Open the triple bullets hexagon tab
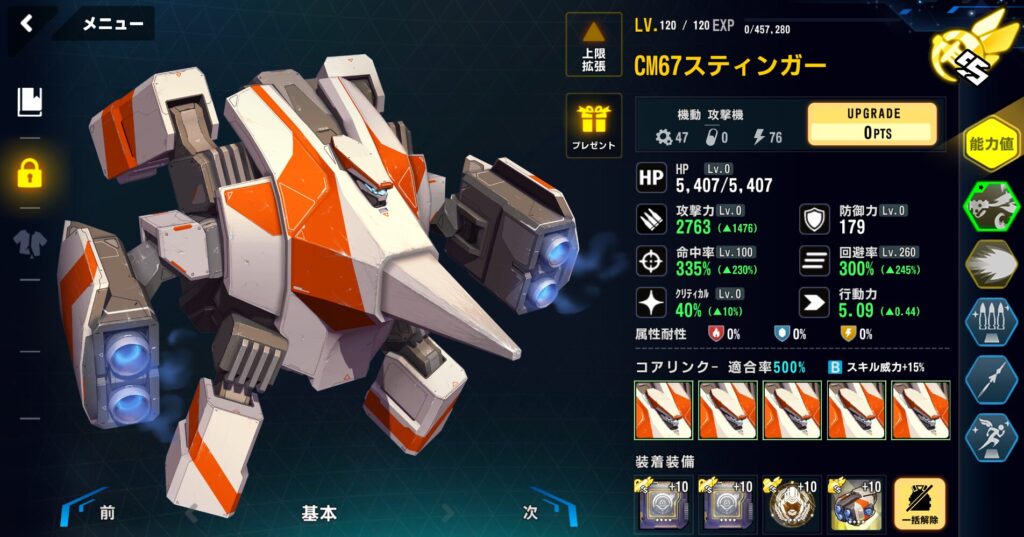 (990, 322)
